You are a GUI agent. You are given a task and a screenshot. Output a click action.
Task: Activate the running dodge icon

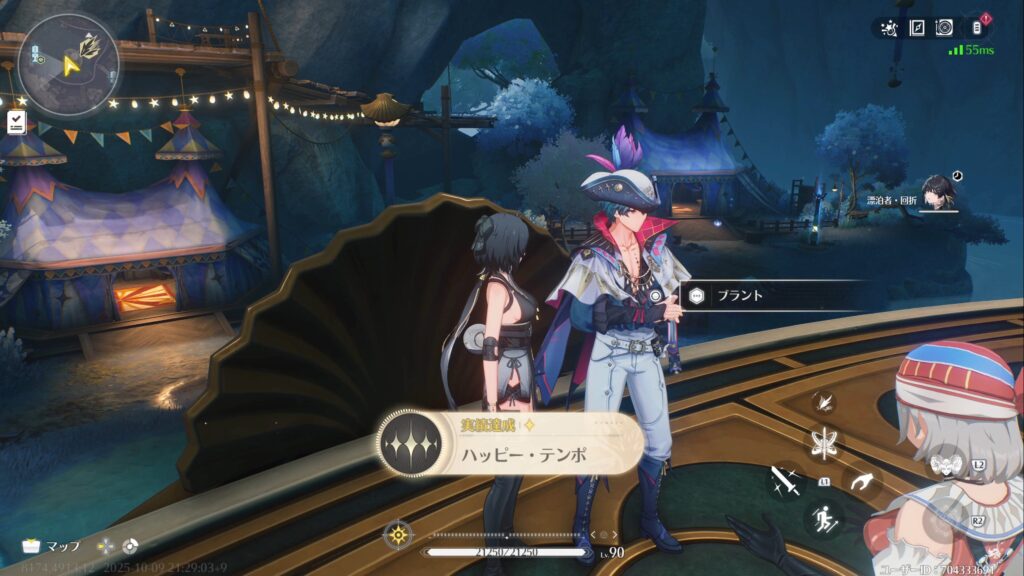pos(825,518)
